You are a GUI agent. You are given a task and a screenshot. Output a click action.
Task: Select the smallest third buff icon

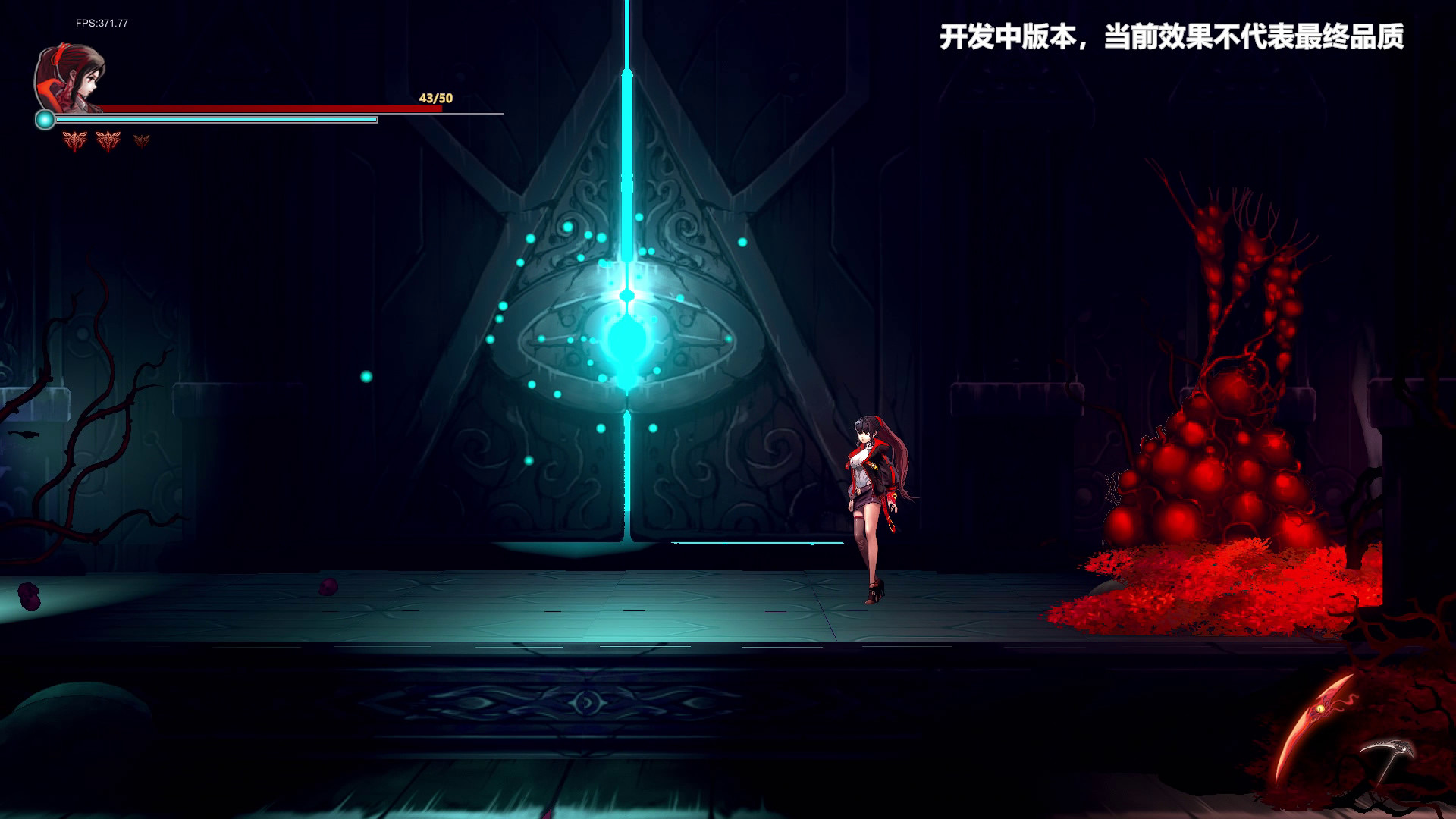pyautogui.click(x=141, y=141)
